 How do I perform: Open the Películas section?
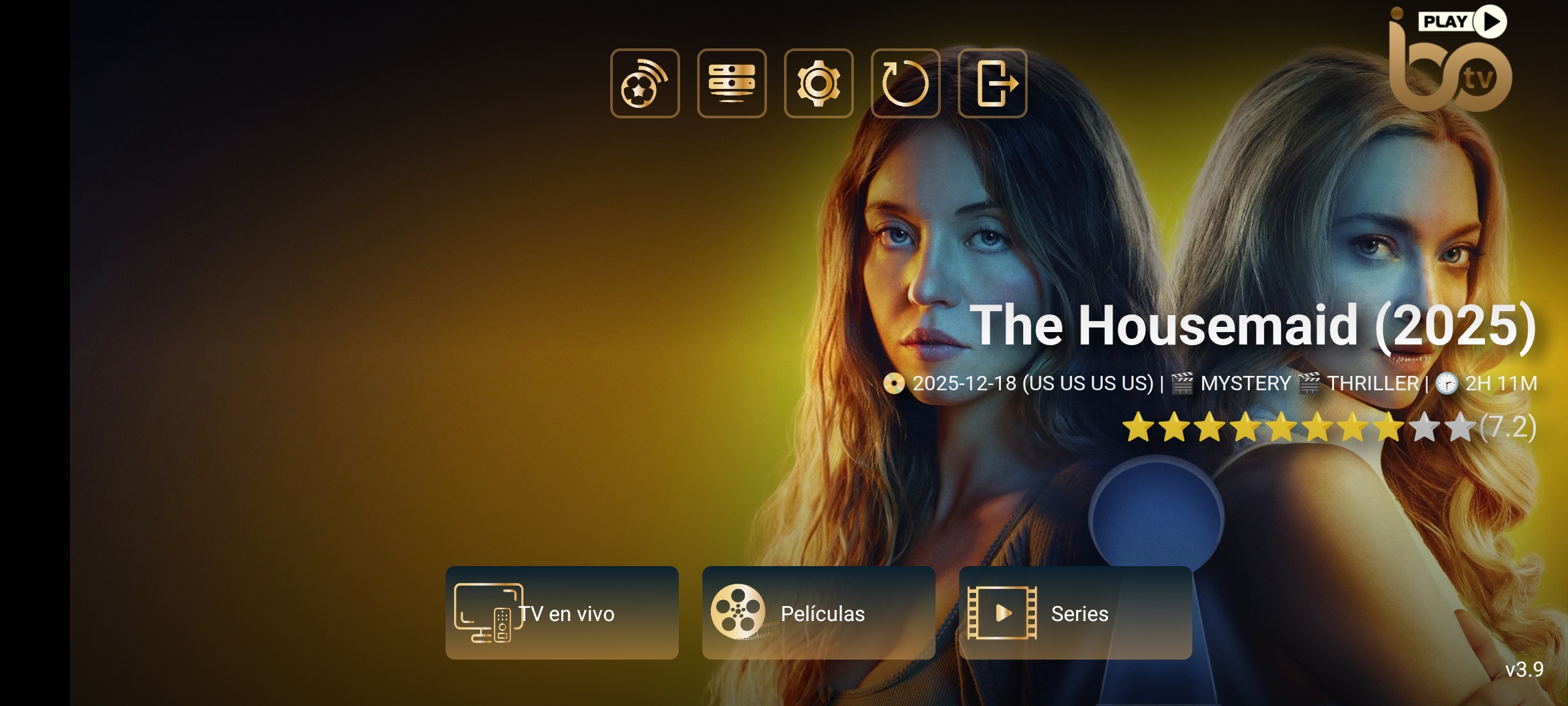(818, 613)
